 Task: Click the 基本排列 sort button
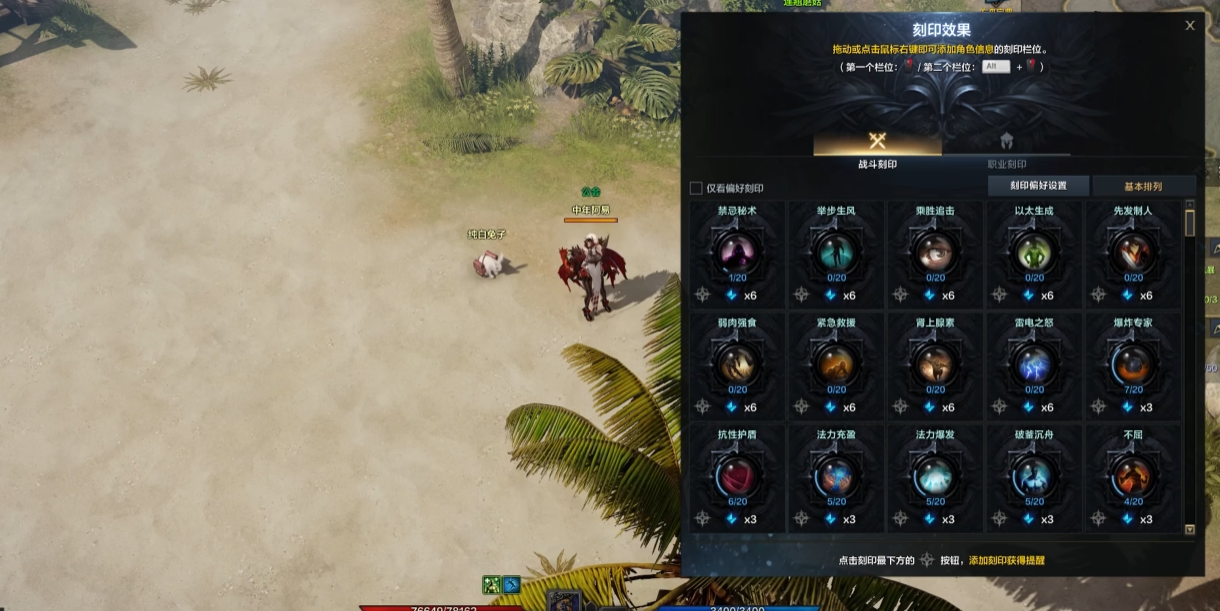(x=1143, y=186)
